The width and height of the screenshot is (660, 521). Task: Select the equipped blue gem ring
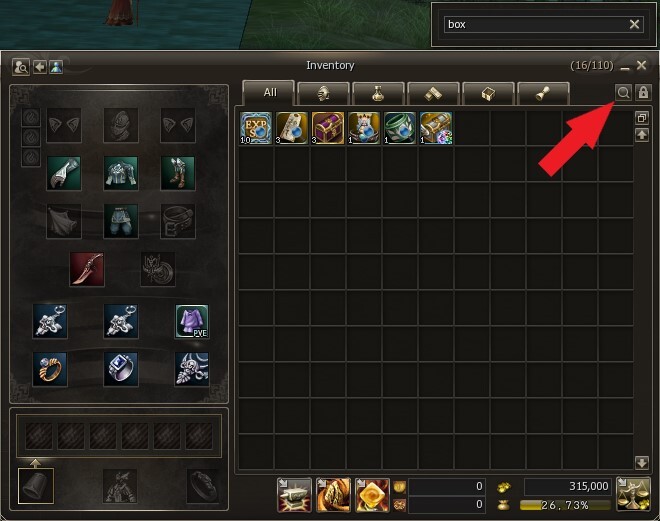(121, 368)
